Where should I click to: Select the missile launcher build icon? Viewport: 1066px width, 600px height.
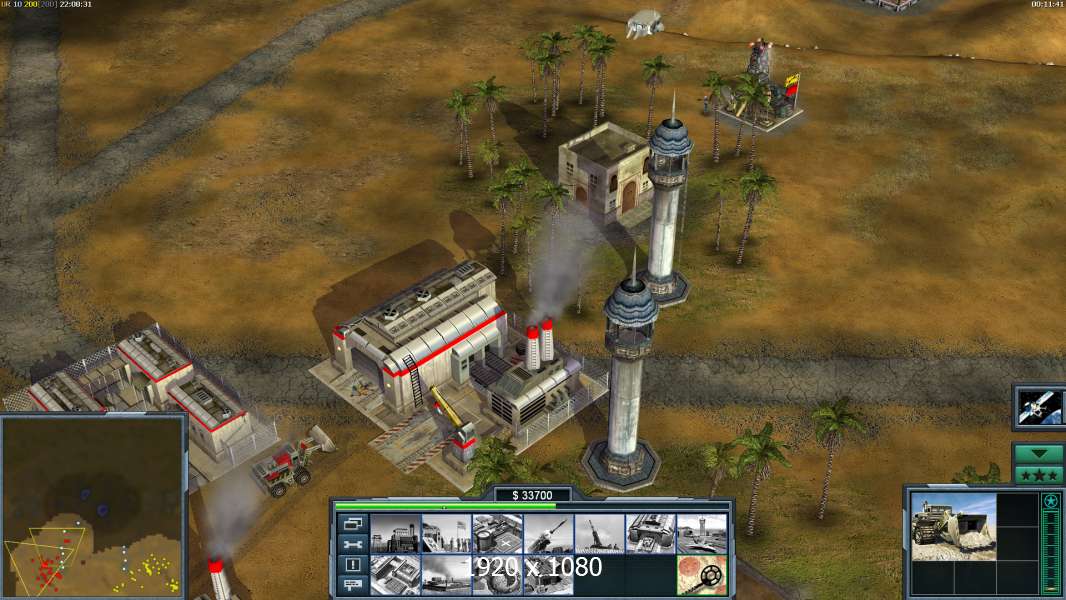point(548,534)
